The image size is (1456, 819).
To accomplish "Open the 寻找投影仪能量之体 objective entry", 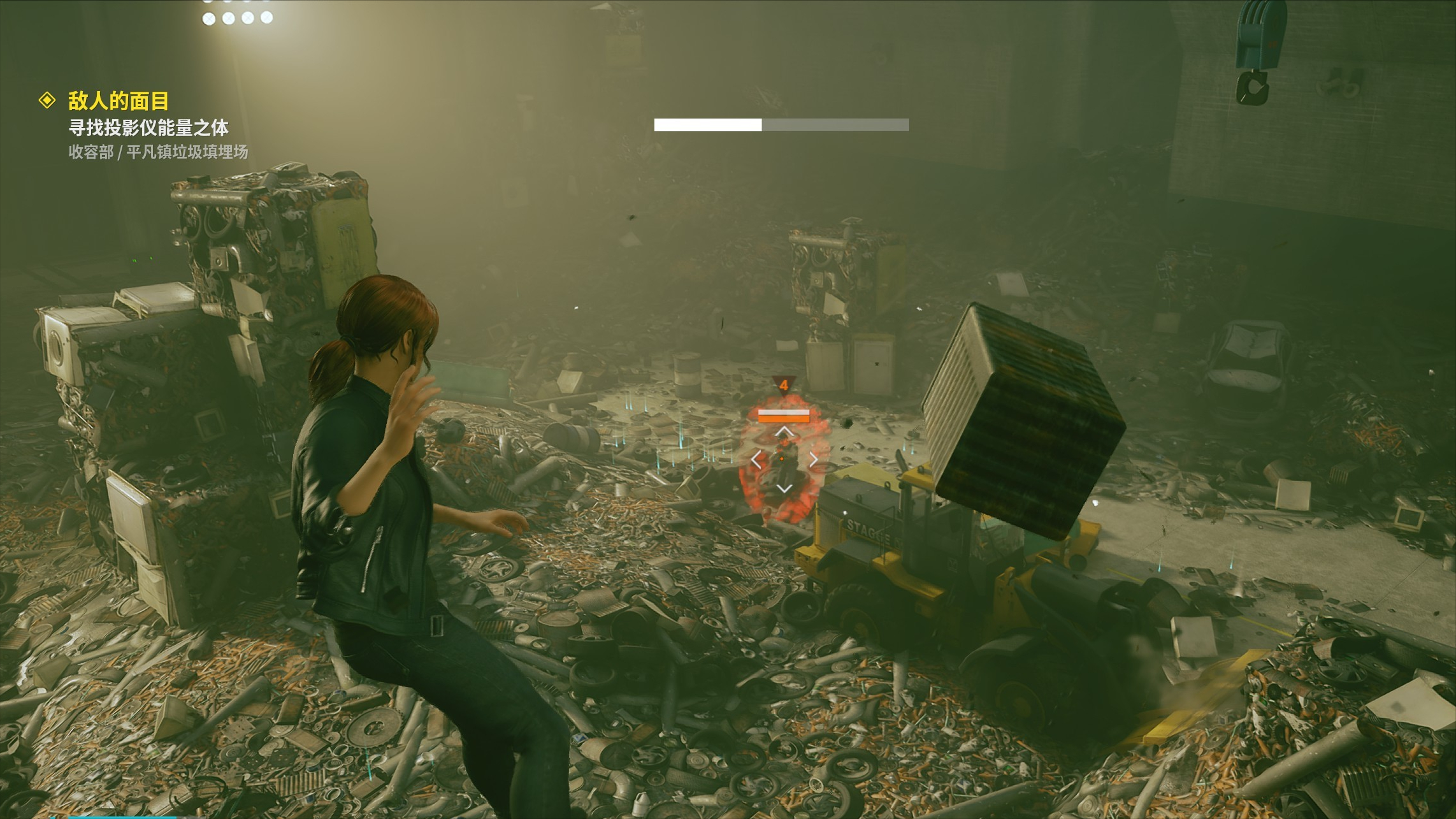I will 148,128.
